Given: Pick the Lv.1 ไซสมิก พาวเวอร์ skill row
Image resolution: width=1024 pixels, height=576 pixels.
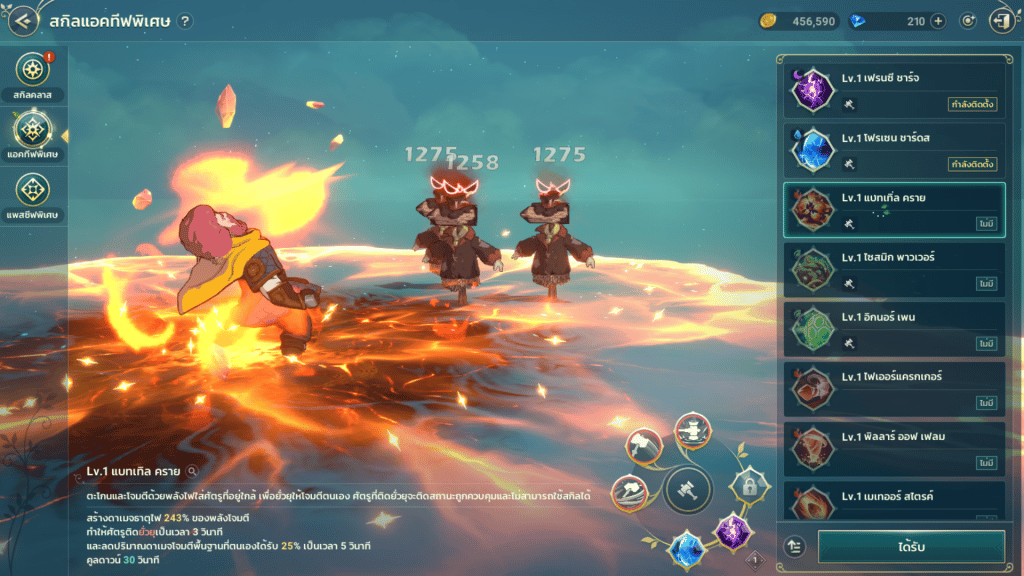Looking at the screenshot, I should pos(894,270).
